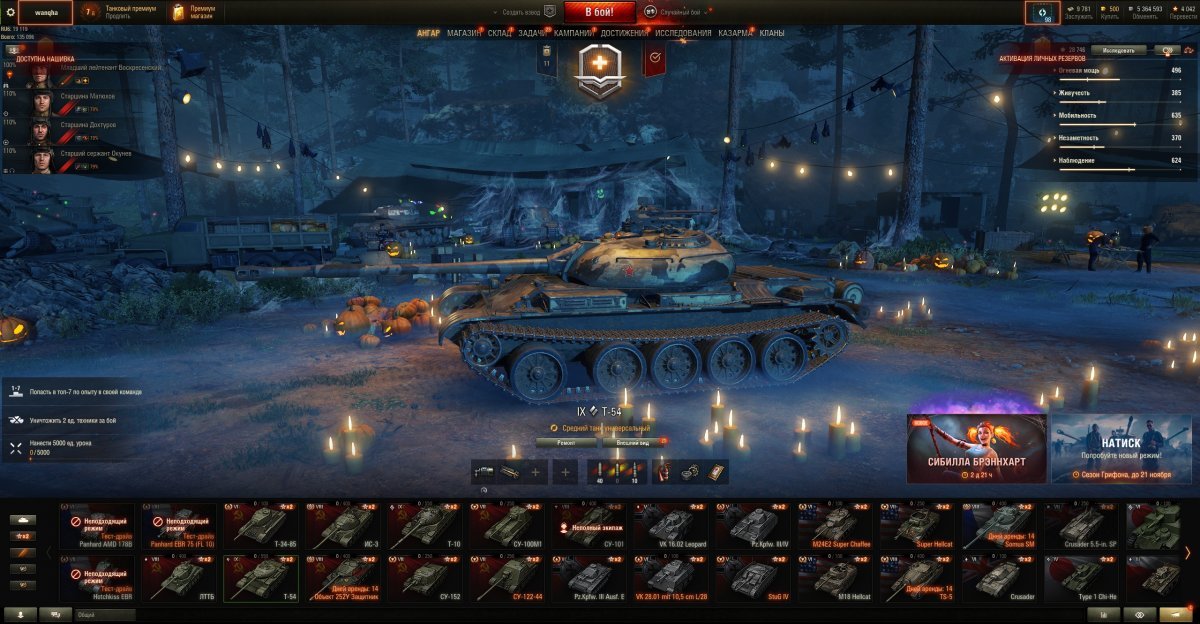The image size is (1200, 624).
Task: Switch to the «Кланы» tab
Action: (772, 33)
